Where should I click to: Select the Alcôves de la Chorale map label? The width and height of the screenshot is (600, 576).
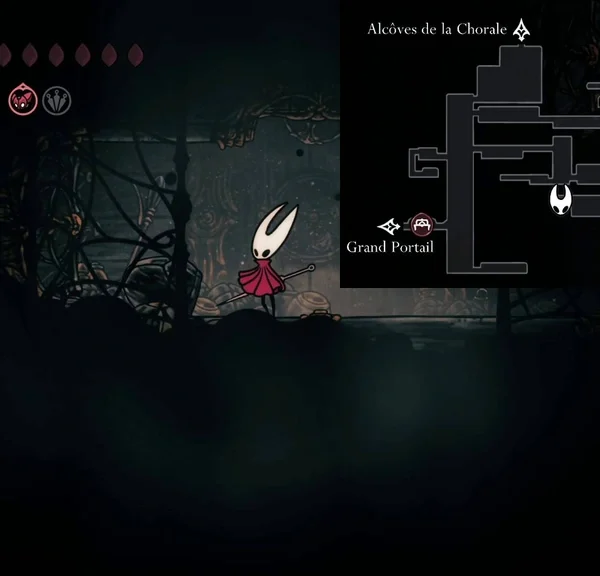pyautogui.click(x=437, y=29)
